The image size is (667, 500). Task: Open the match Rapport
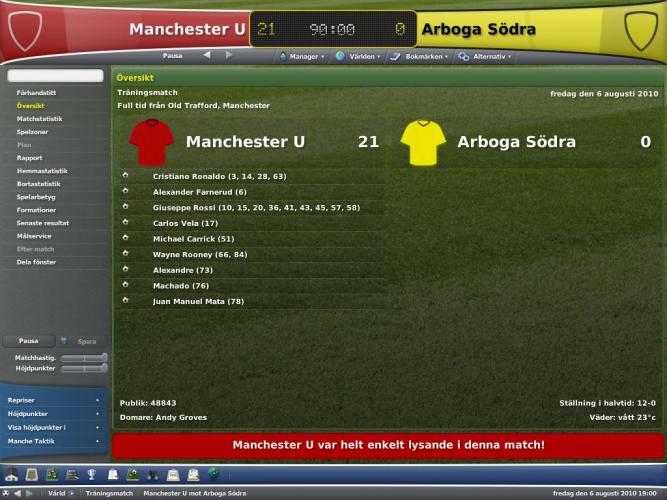(29, 157)
